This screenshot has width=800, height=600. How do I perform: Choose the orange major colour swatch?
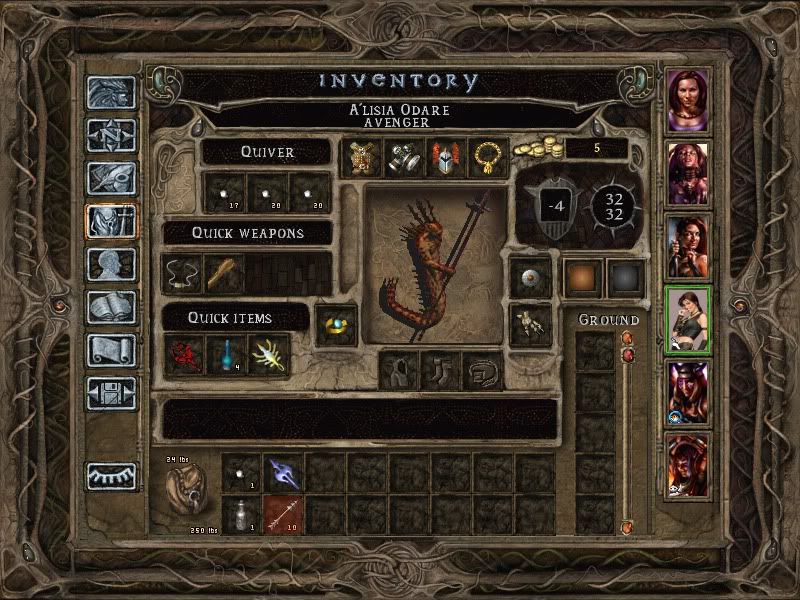581,277
